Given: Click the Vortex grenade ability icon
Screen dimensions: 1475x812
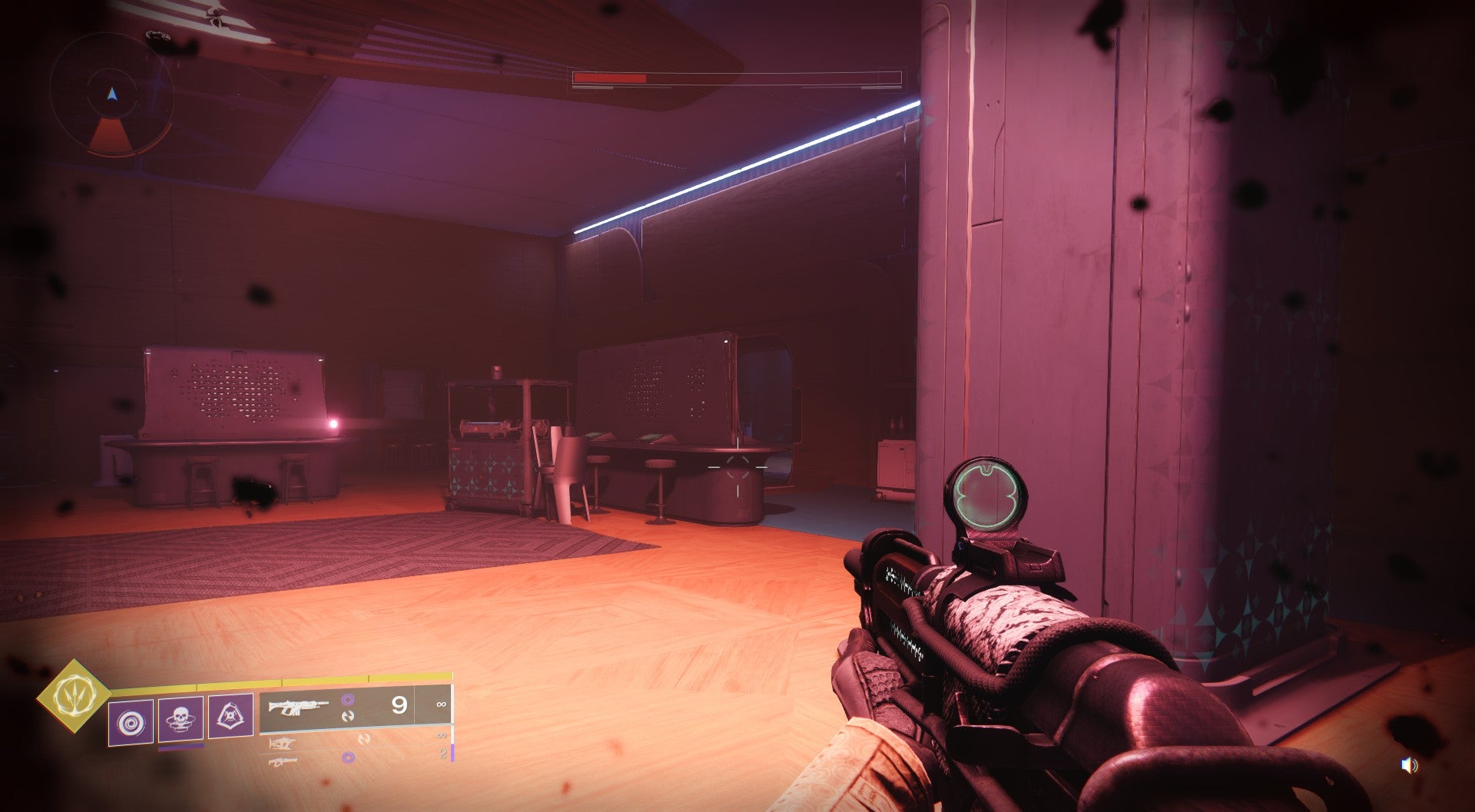Looking at the screenshot, I should coord(131,722).
